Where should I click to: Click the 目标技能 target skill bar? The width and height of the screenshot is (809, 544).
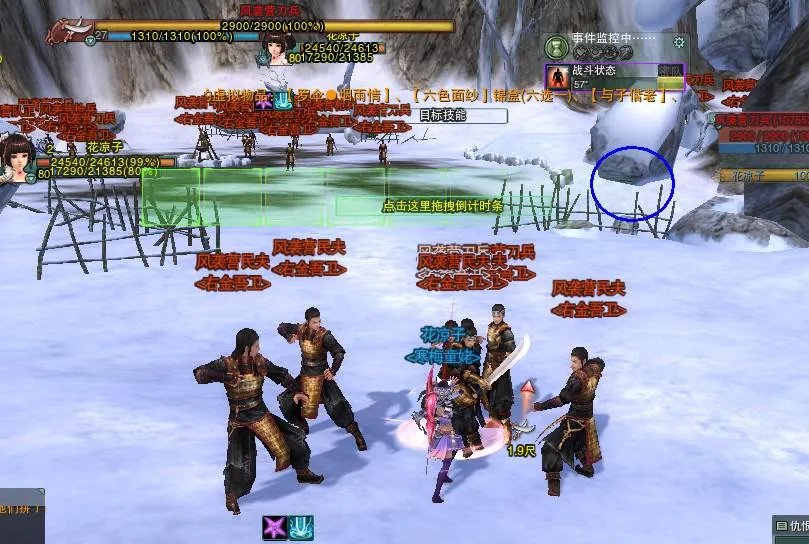[441, 115]
